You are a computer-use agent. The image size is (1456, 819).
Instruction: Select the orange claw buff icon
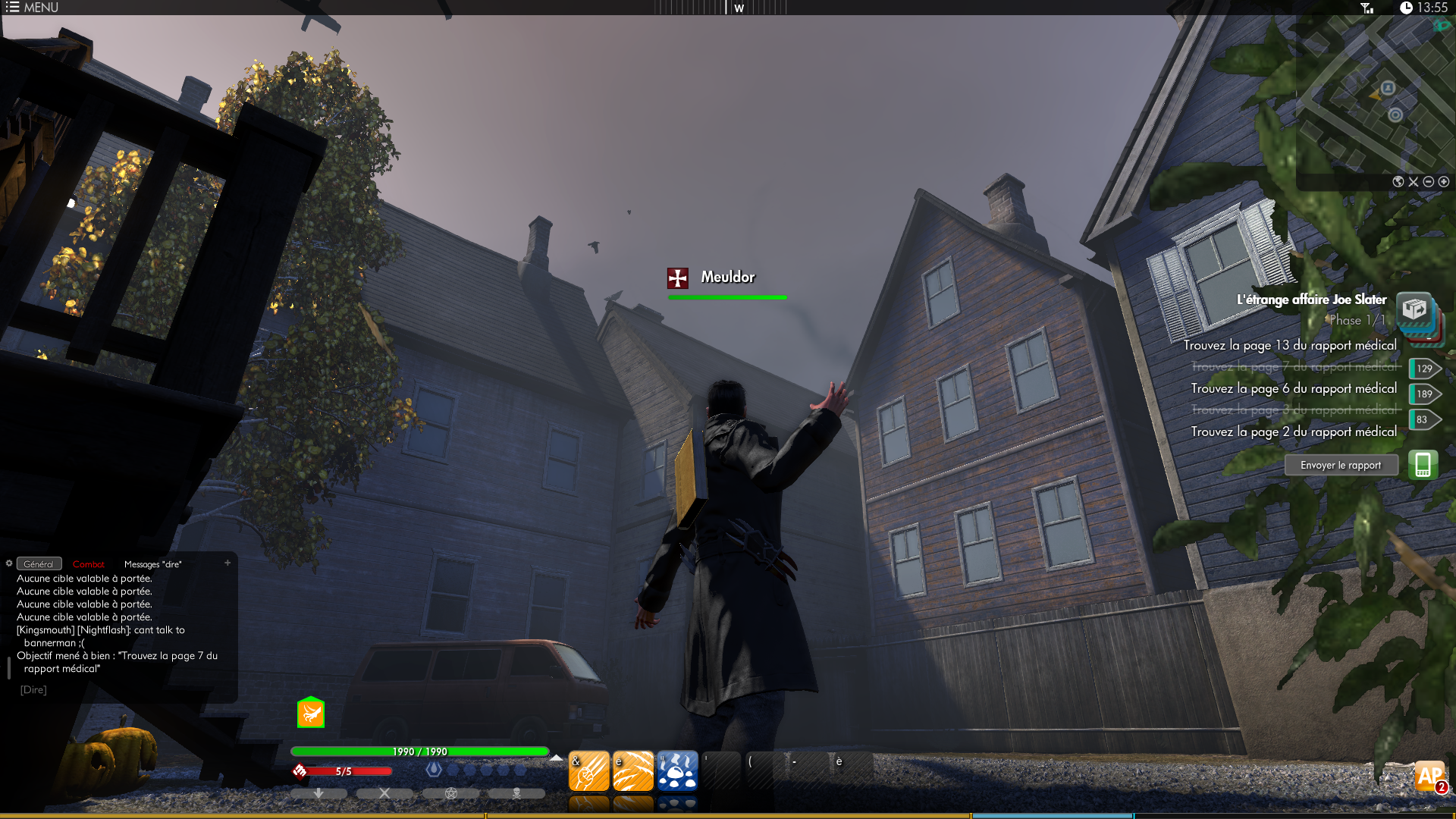pyautogui.click(x=311, y=713)
